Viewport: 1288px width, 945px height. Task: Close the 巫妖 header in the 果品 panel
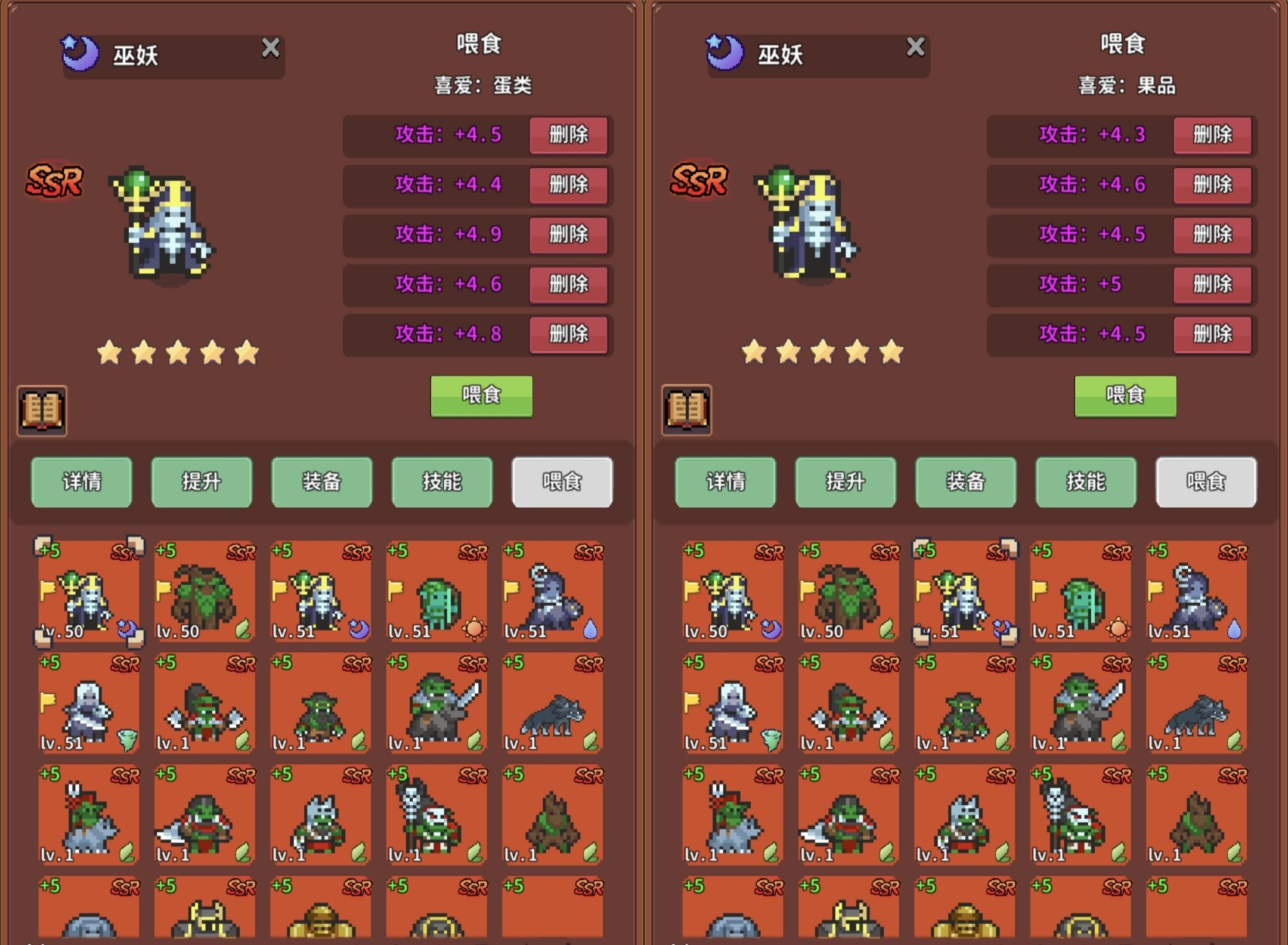(x=915, y=47)
